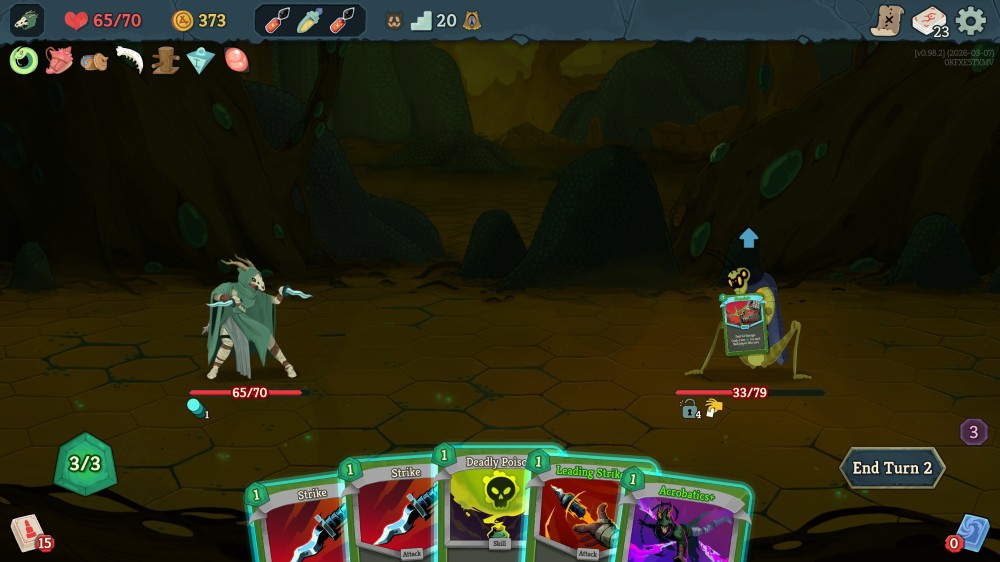
Task: Inspect the teal diamond kite relic
Action: [x=201, y=61]
